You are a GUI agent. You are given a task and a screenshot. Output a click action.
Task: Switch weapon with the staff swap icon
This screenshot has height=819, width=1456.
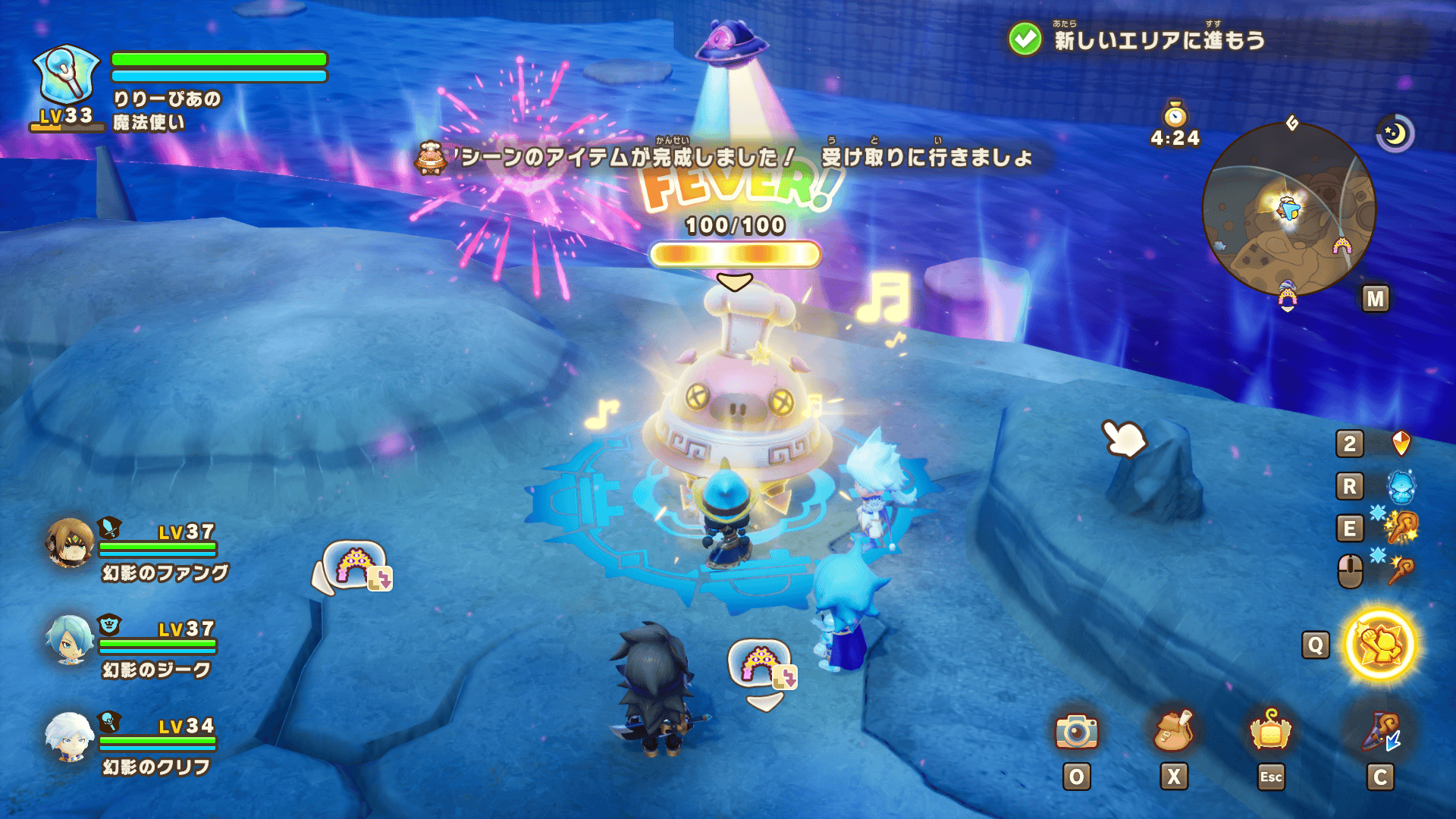coord(1380,733)
